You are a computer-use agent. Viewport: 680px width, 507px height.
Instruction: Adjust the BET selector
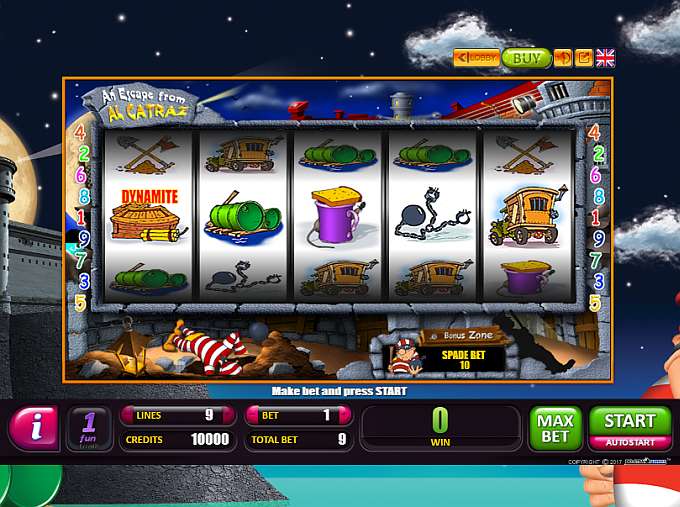pos(299,415)
